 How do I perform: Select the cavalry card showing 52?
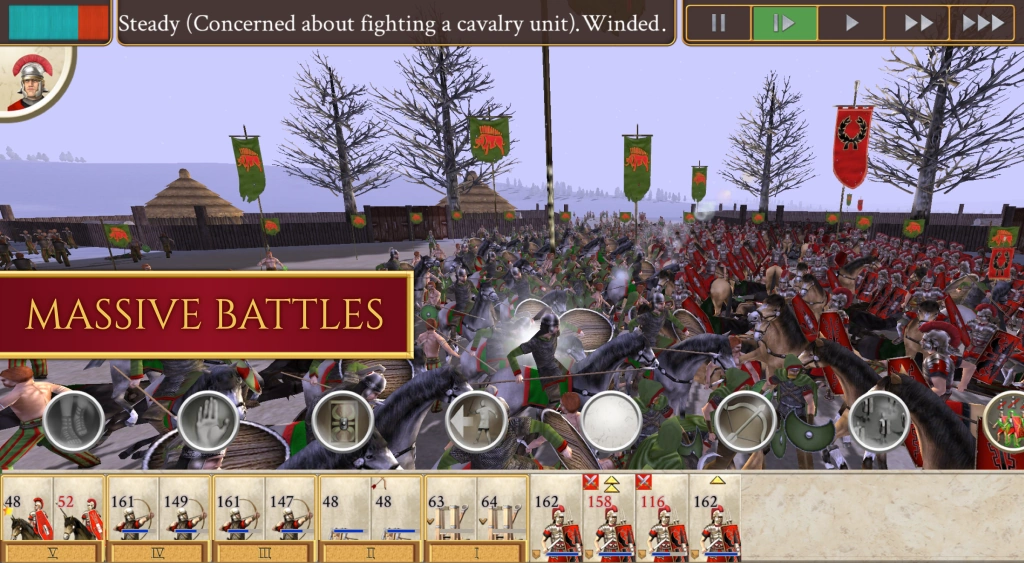pyautogui.click(x=80, y=512)
